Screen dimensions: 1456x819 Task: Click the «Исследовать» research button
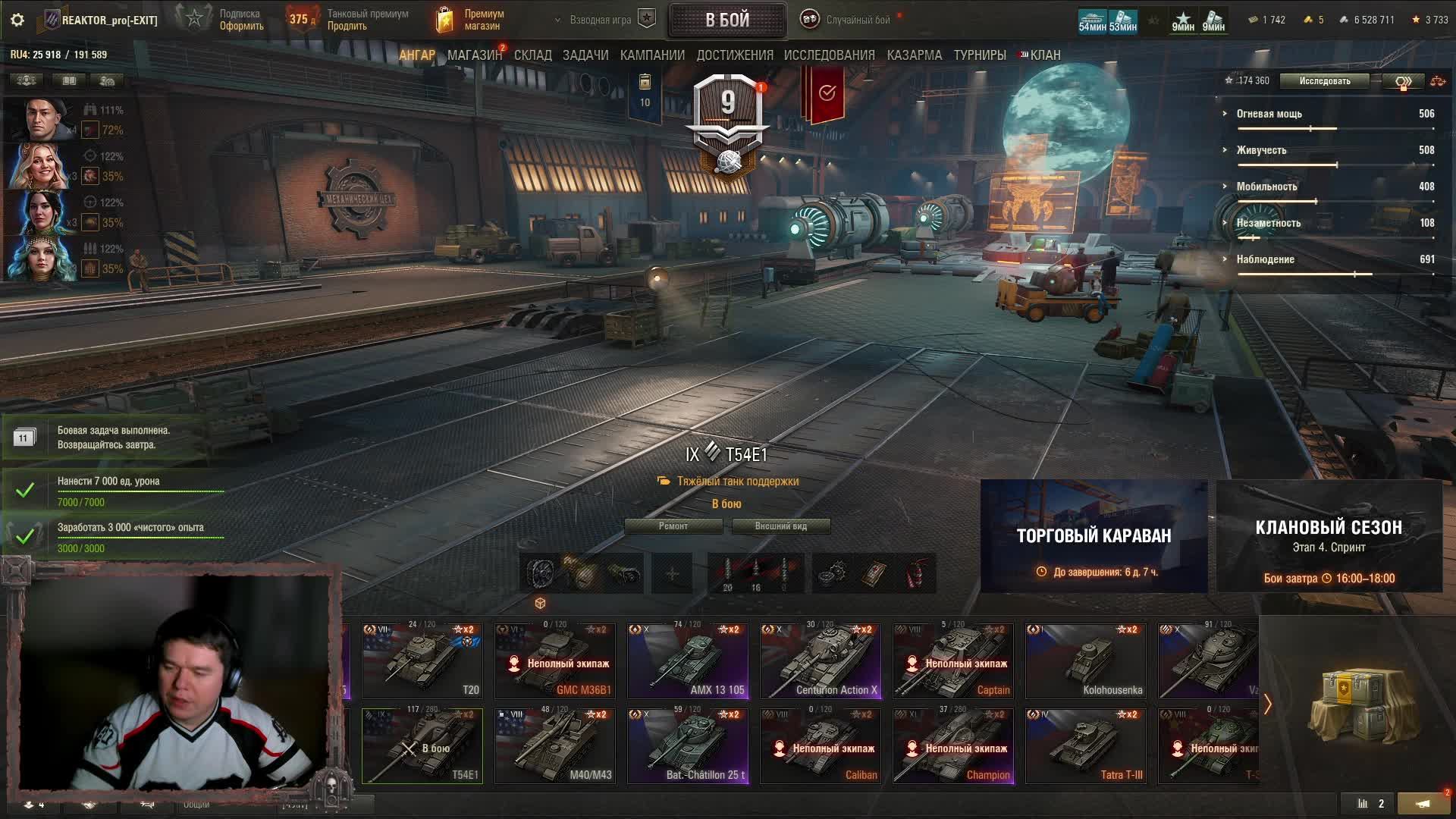1324,81
